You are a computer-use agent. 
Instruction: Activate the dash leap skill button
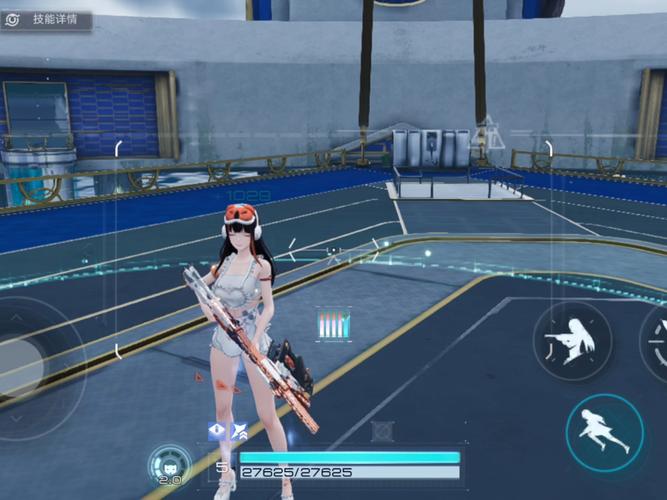pos(604,432)
